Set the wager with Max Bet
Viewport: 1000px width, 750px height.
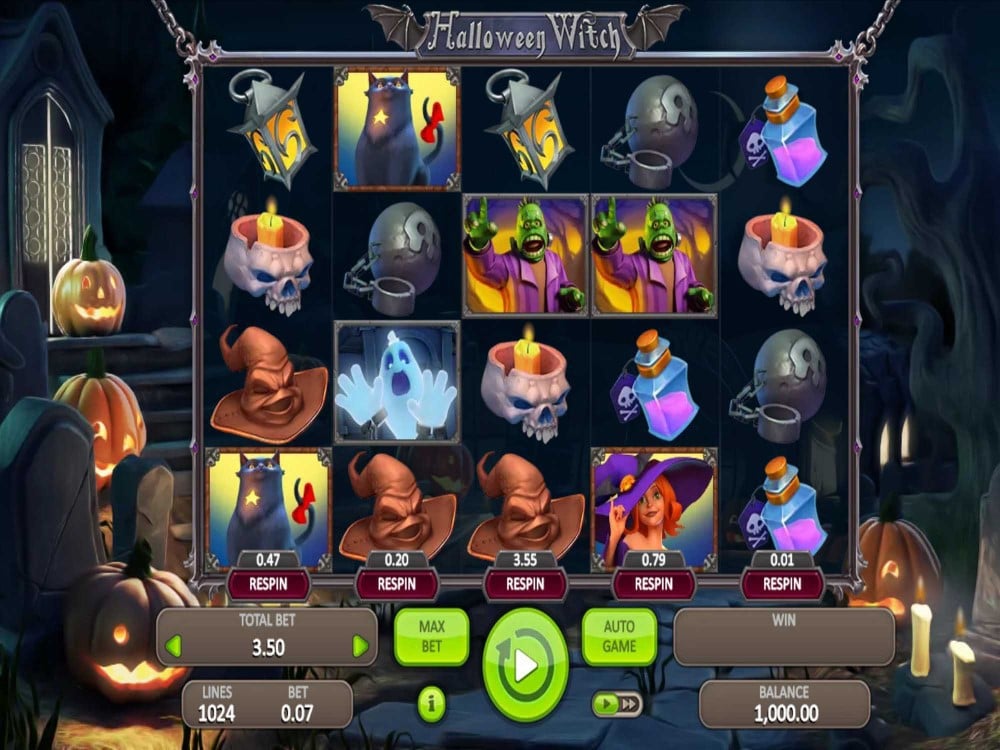tap(431, 637)
